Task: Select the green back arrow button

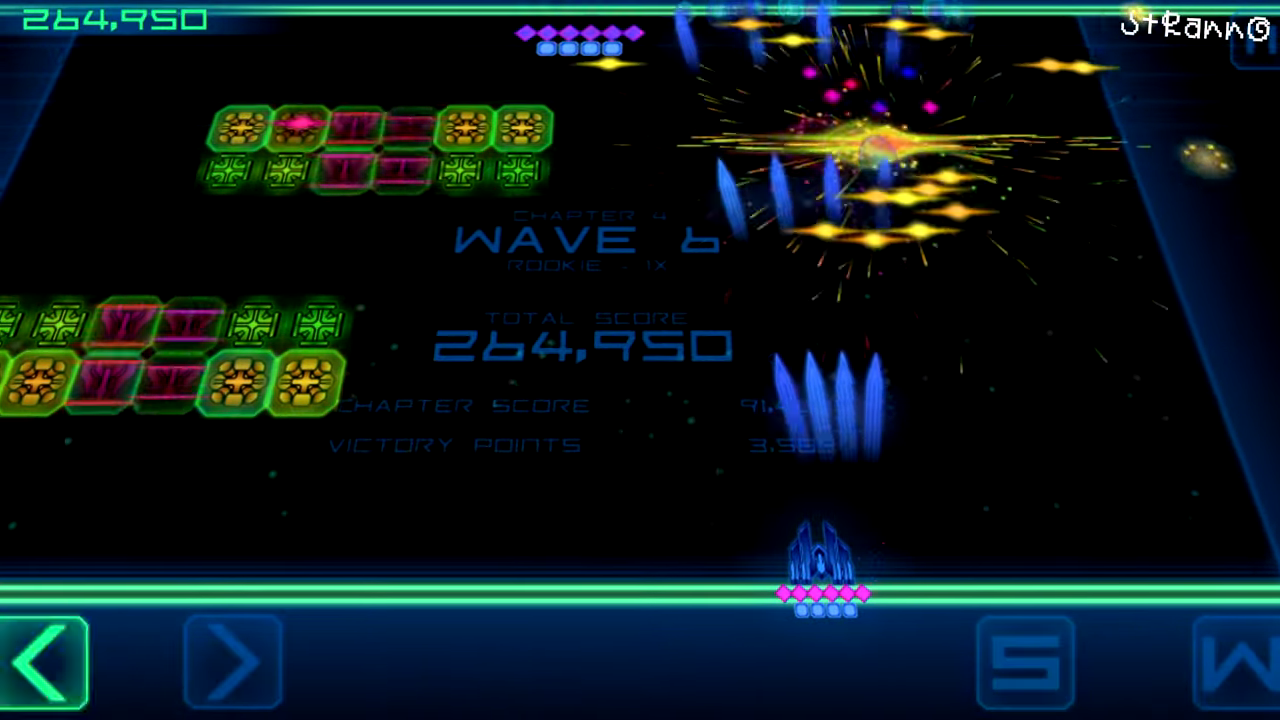Action: click(x=42, y=663)
